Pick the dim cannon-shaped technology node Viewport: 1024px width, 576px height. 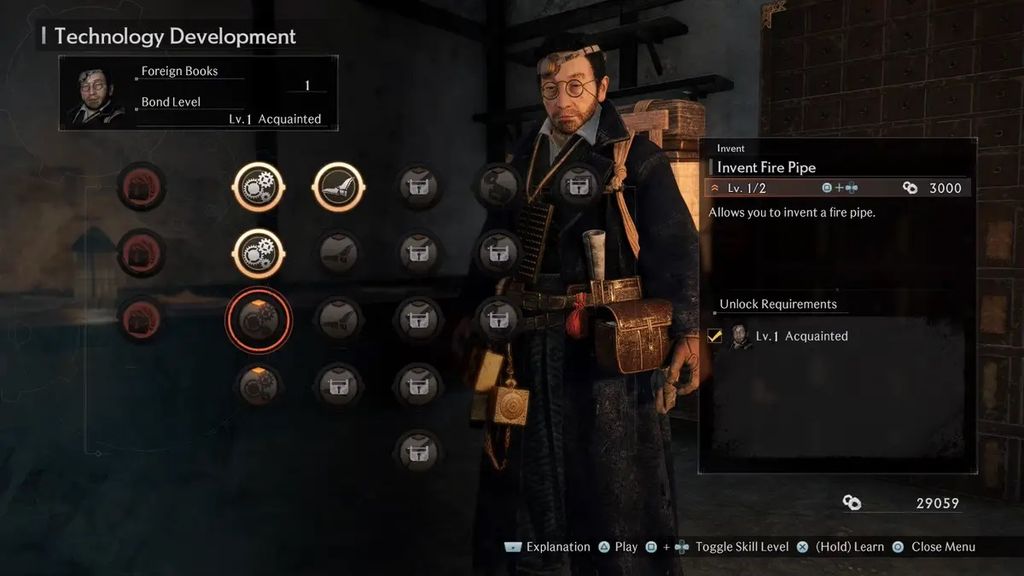(x=497, y=186)
